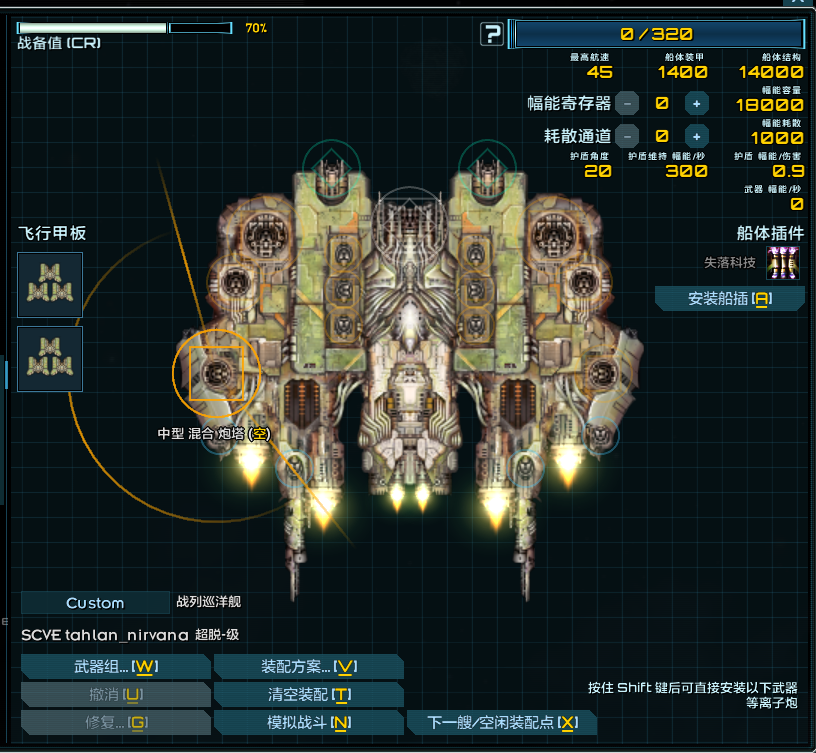Go to 下一艘/空闲装配点 next ship

(501, 722)
